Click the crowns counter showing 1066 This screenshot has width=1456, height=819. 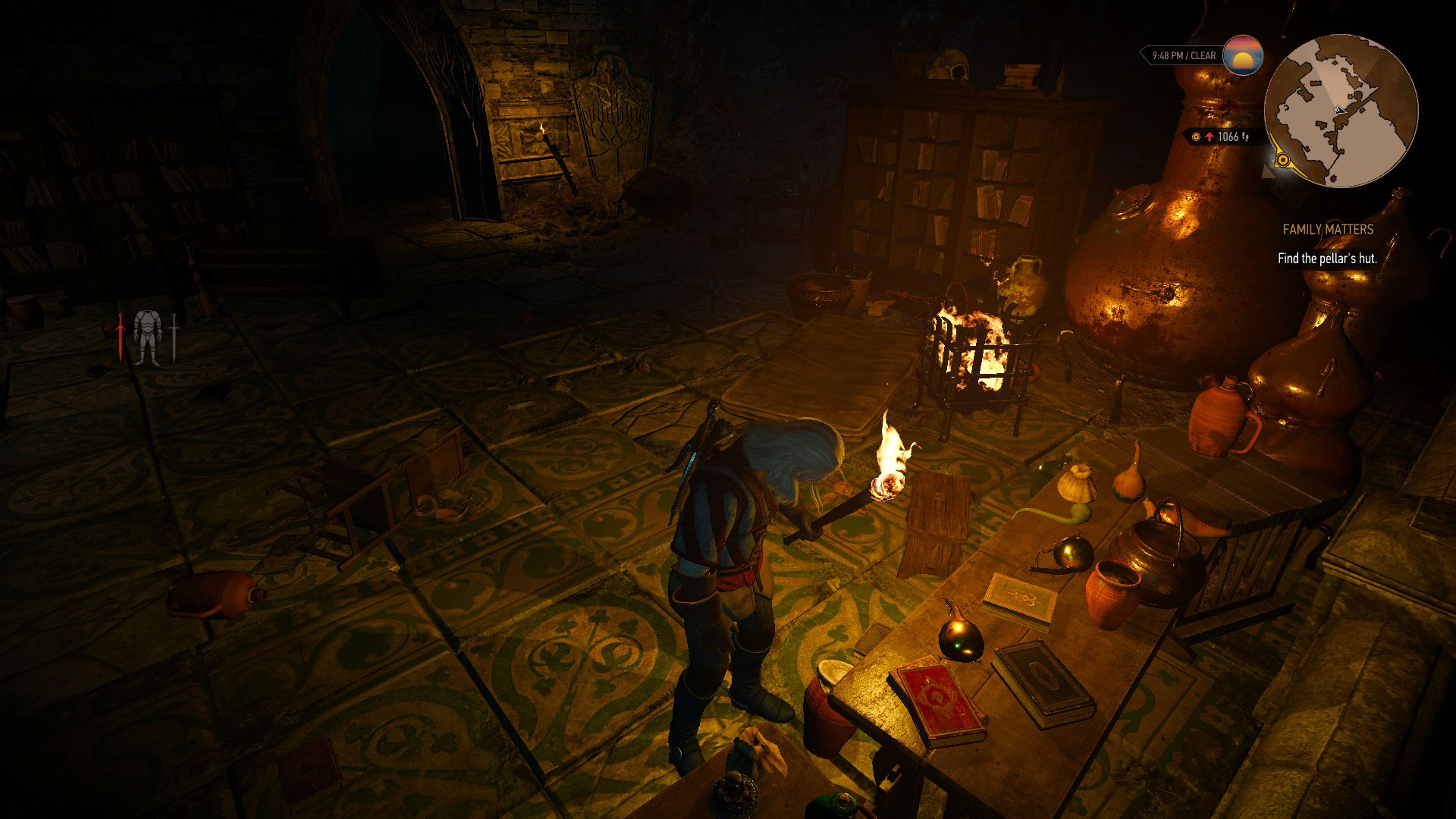point(1228,136)
